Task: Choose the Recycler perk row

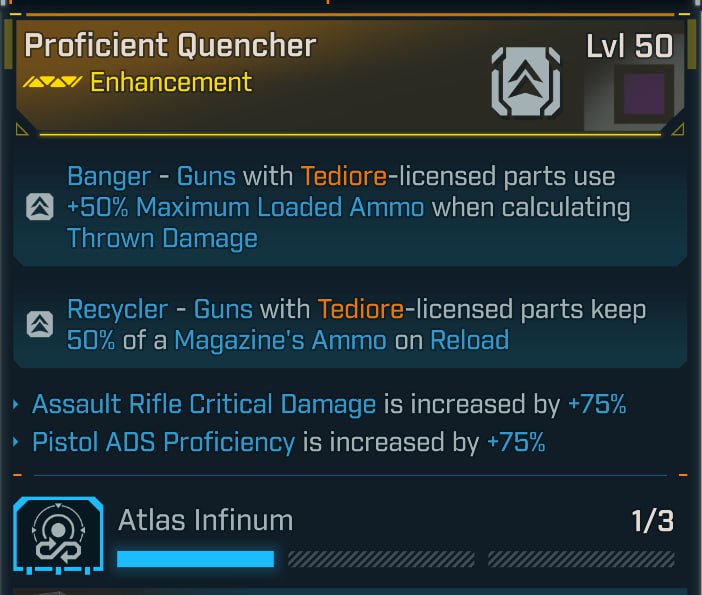Action: (x=350, y=324)
